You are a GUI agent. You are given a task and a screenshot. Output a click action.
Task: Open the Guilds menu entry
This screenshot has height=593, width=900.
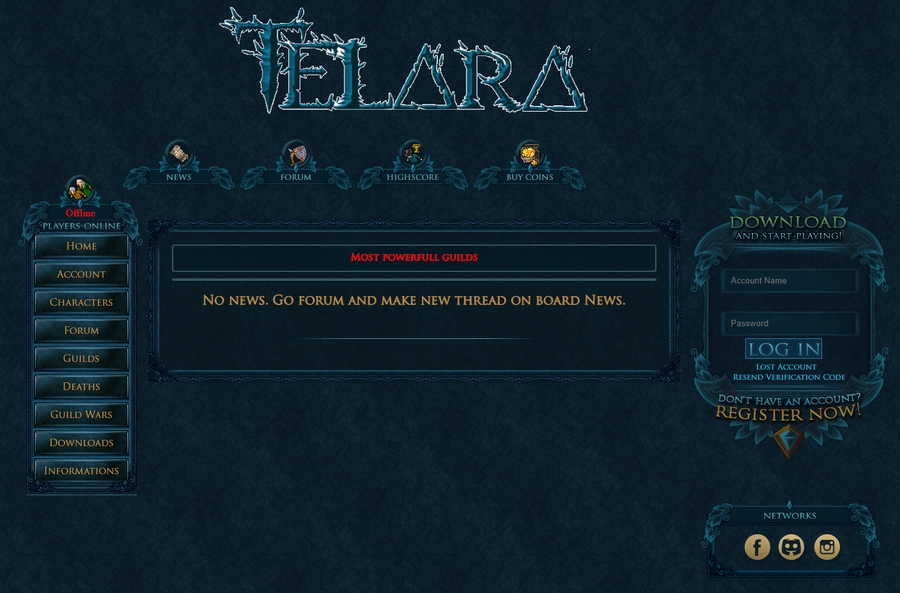(81, 358)
